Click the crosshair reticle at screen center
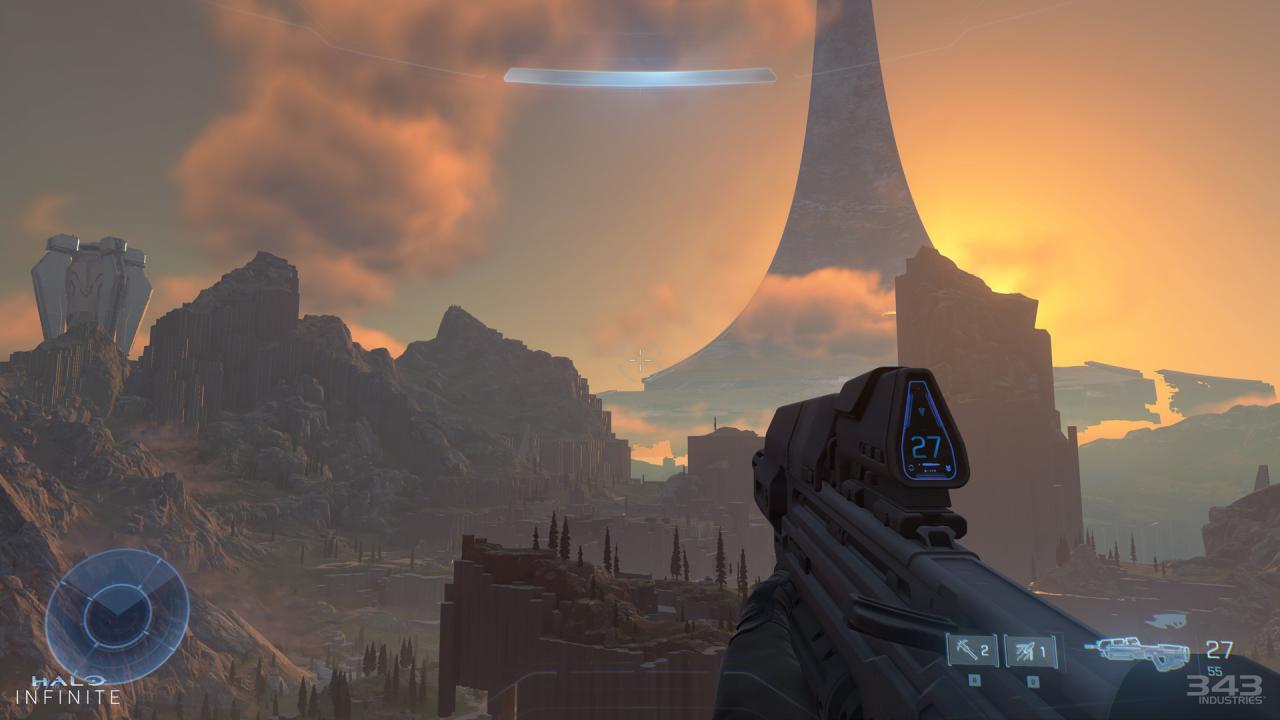 click(639, 359)
